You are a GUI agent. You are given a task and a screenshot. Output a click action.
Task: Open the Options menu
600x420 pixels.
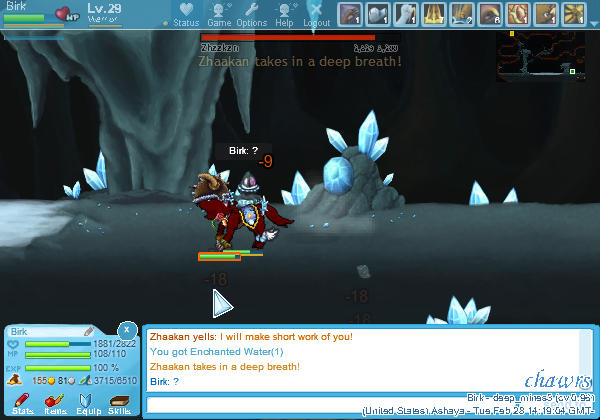click(x=251, y=14)
